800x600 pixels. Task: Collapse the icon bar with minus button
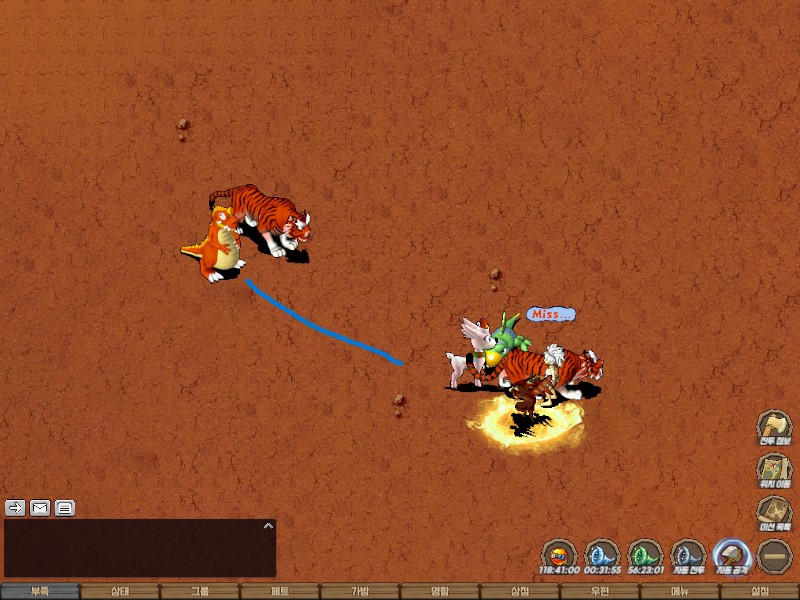coord(774,555)
